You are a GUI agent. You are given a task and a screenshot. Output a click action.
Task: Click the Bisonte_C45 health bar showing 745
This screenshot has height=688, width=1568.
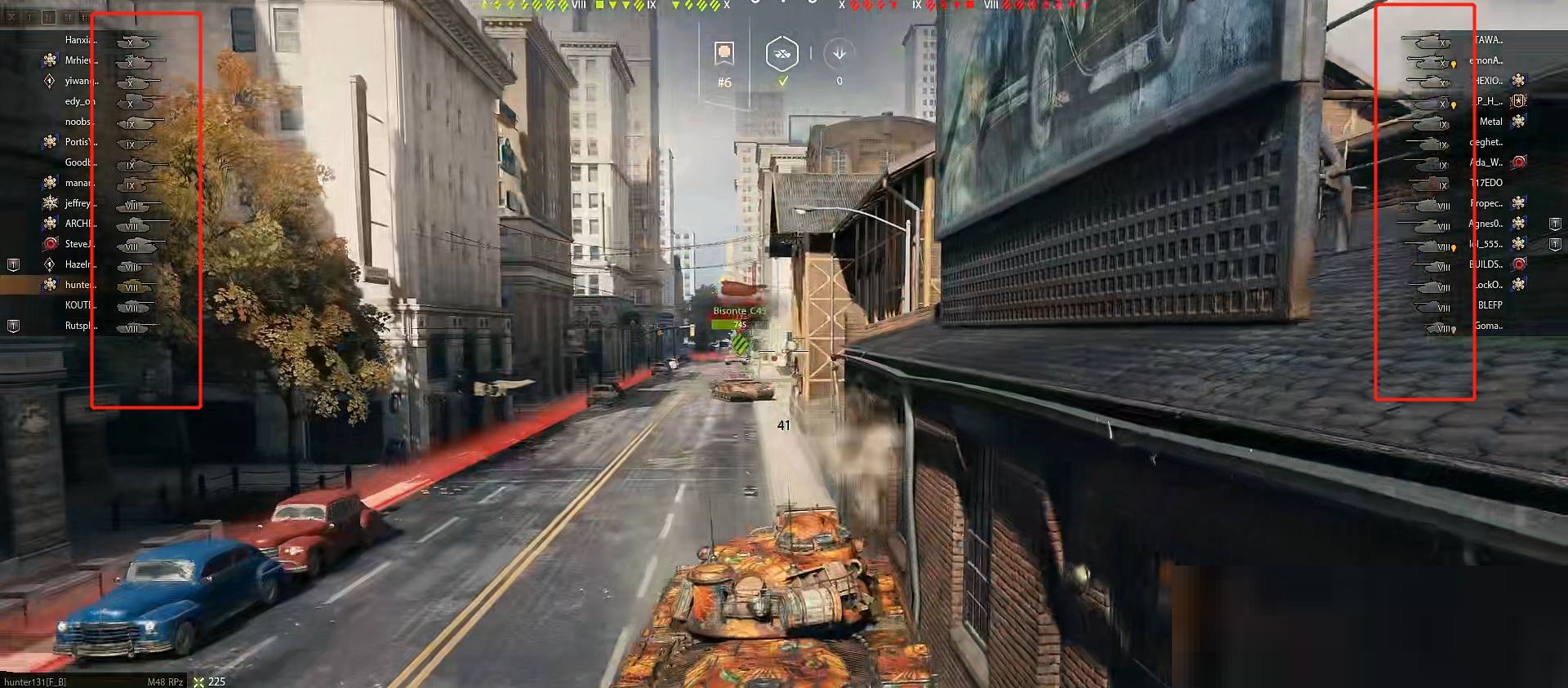[x=739, y=323]
